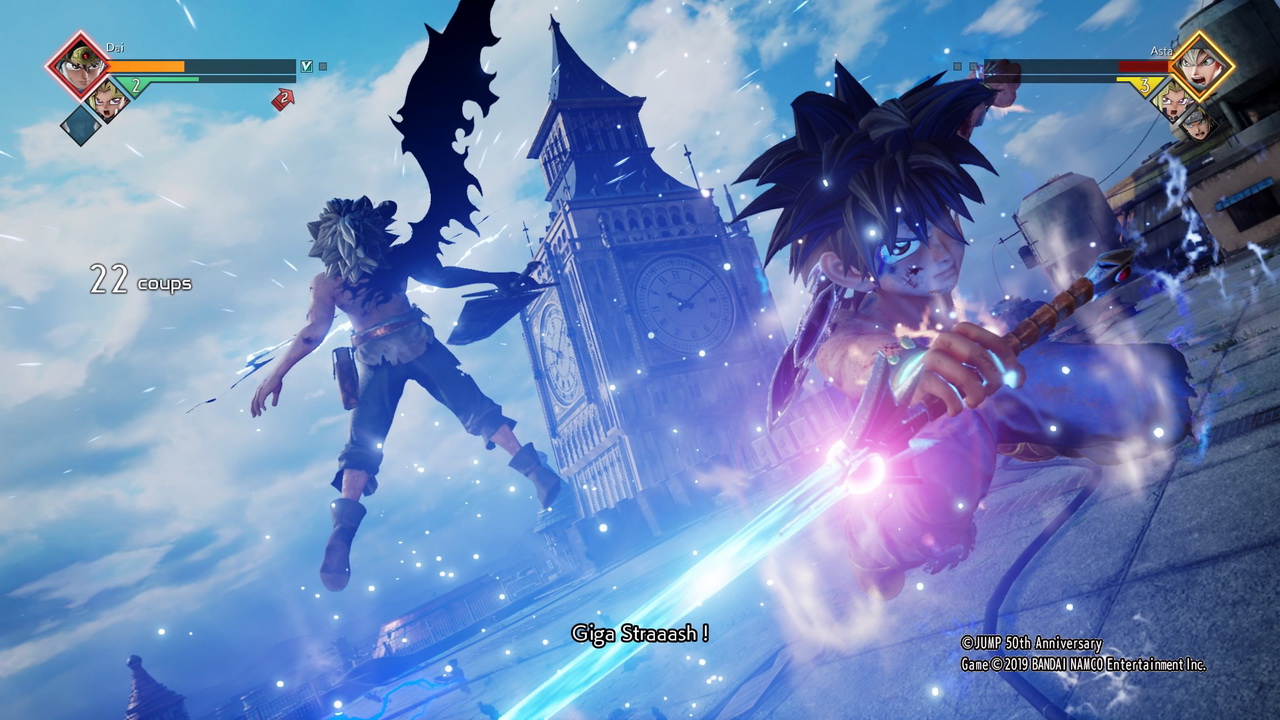Select the capped teammate portrait below Asta

pos(1196,122)
